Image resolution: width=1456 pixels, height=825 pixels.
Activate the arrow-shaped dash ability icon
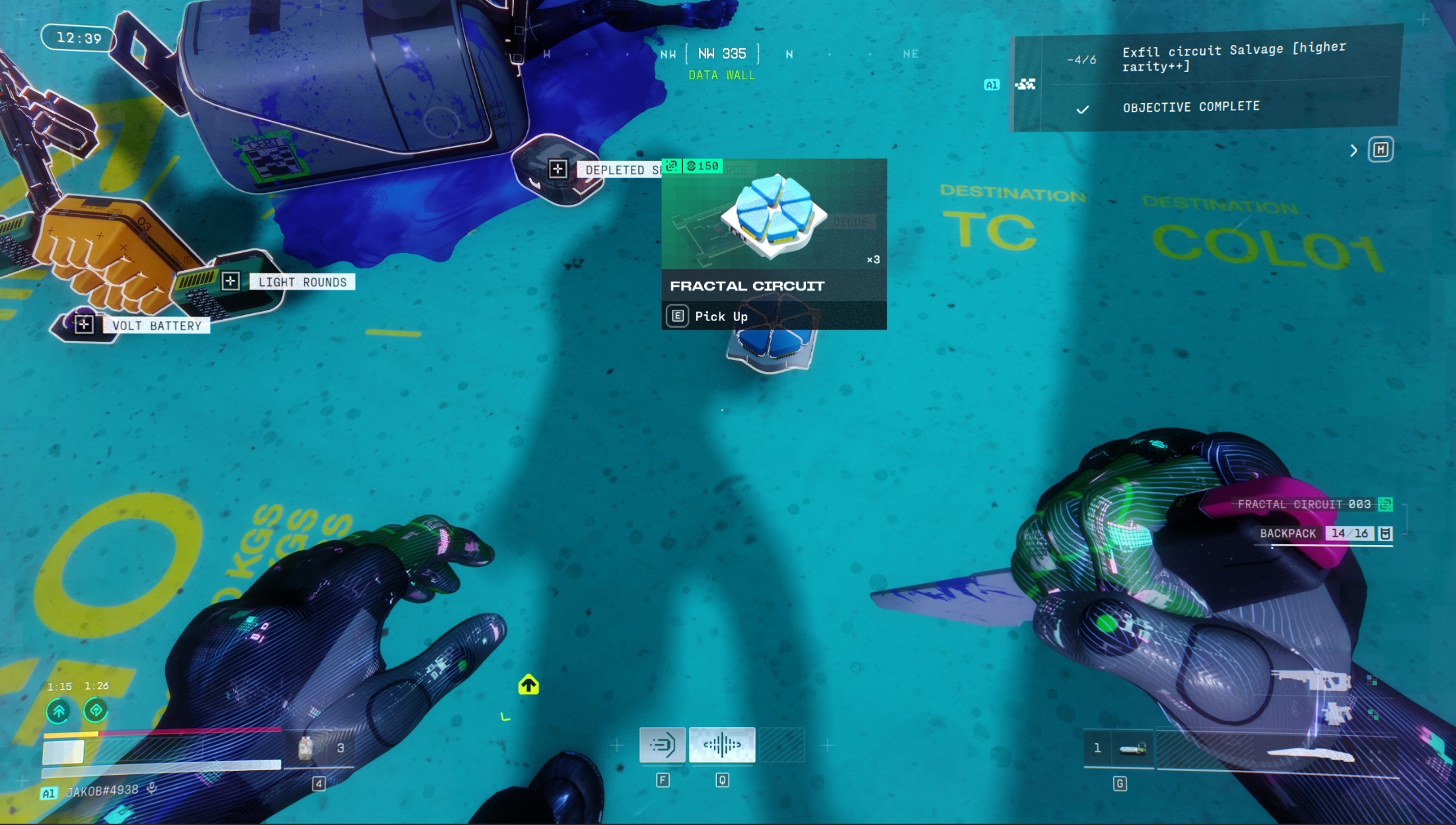(662, 745)
